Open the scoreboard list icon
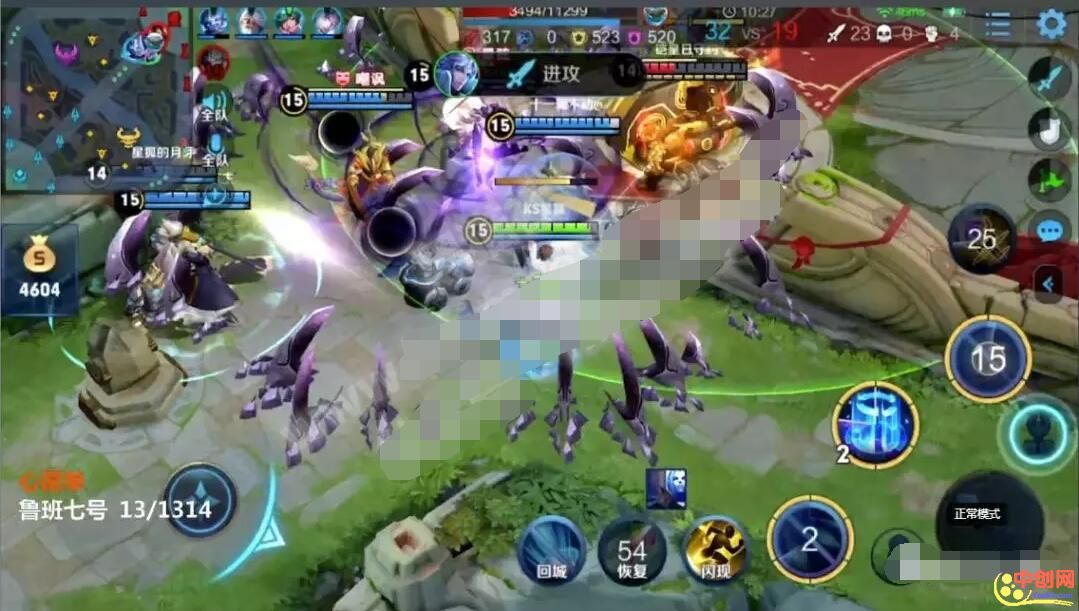Image resolution: width=1079 pixels, height=611 pixels. [998, 25]
